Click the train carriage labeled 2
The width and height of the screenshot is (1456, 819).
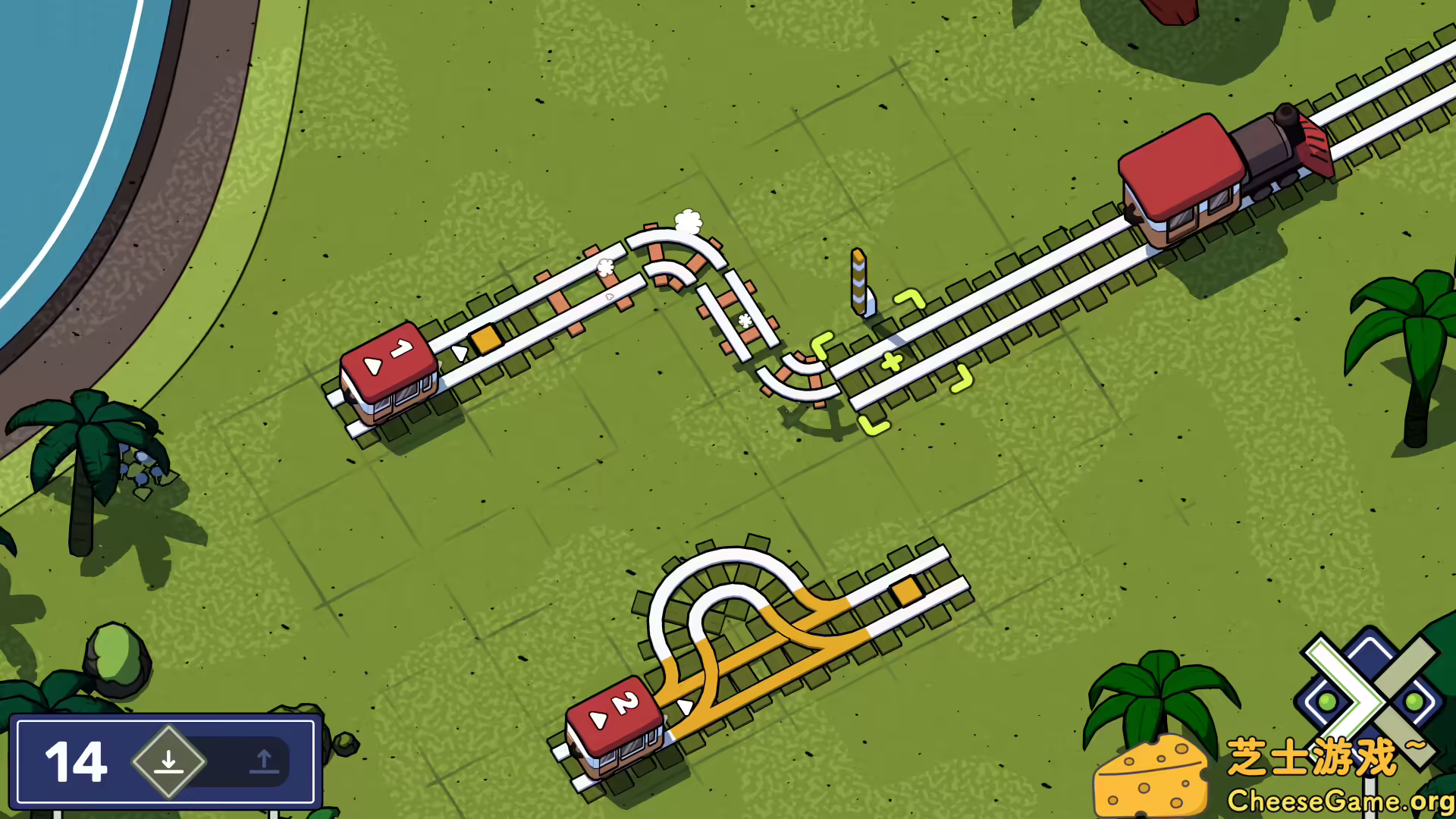(x=616, y=724)
